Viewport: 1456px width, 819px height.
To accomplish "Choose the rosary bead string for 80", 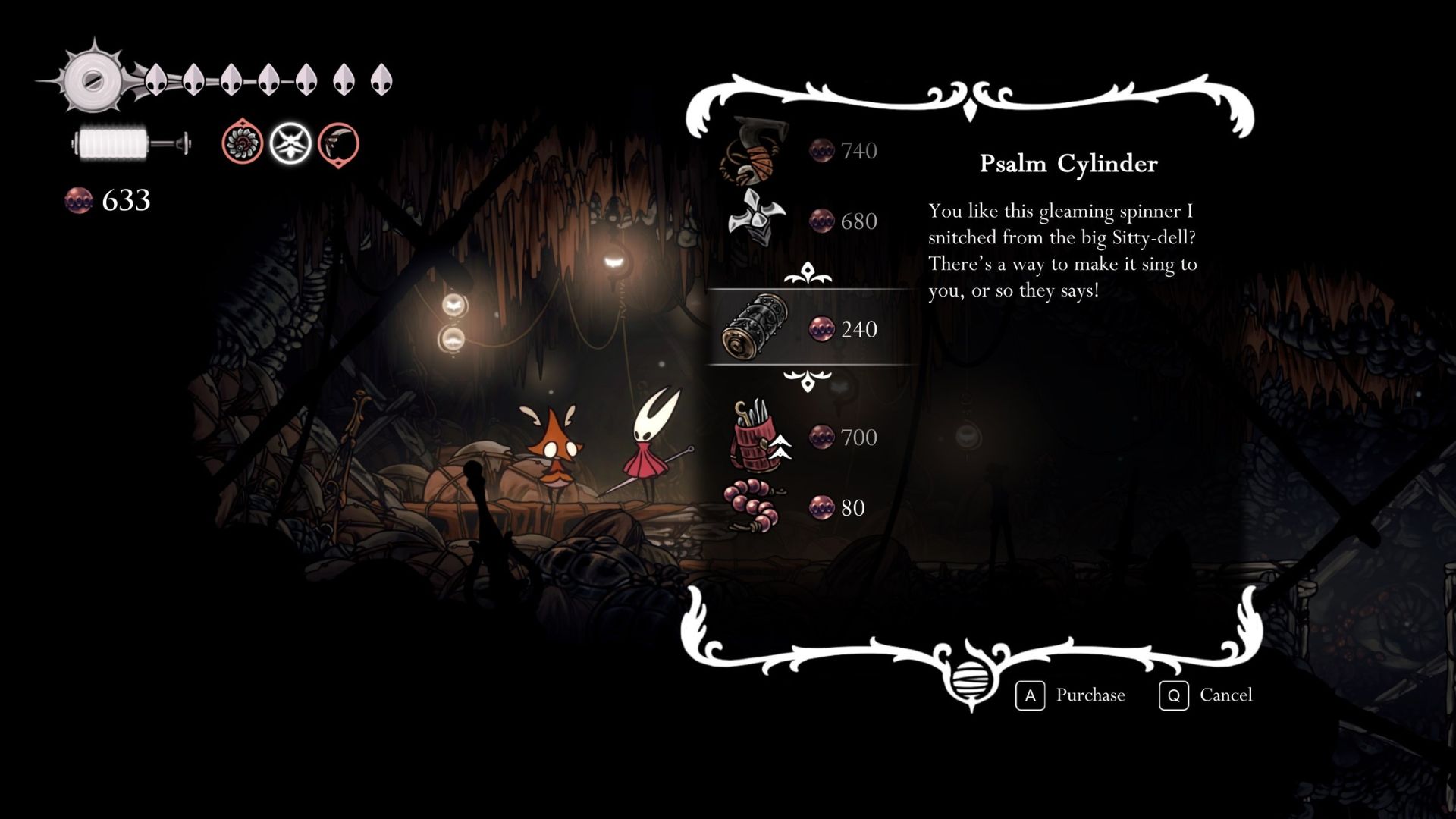I will coord(755,507).
